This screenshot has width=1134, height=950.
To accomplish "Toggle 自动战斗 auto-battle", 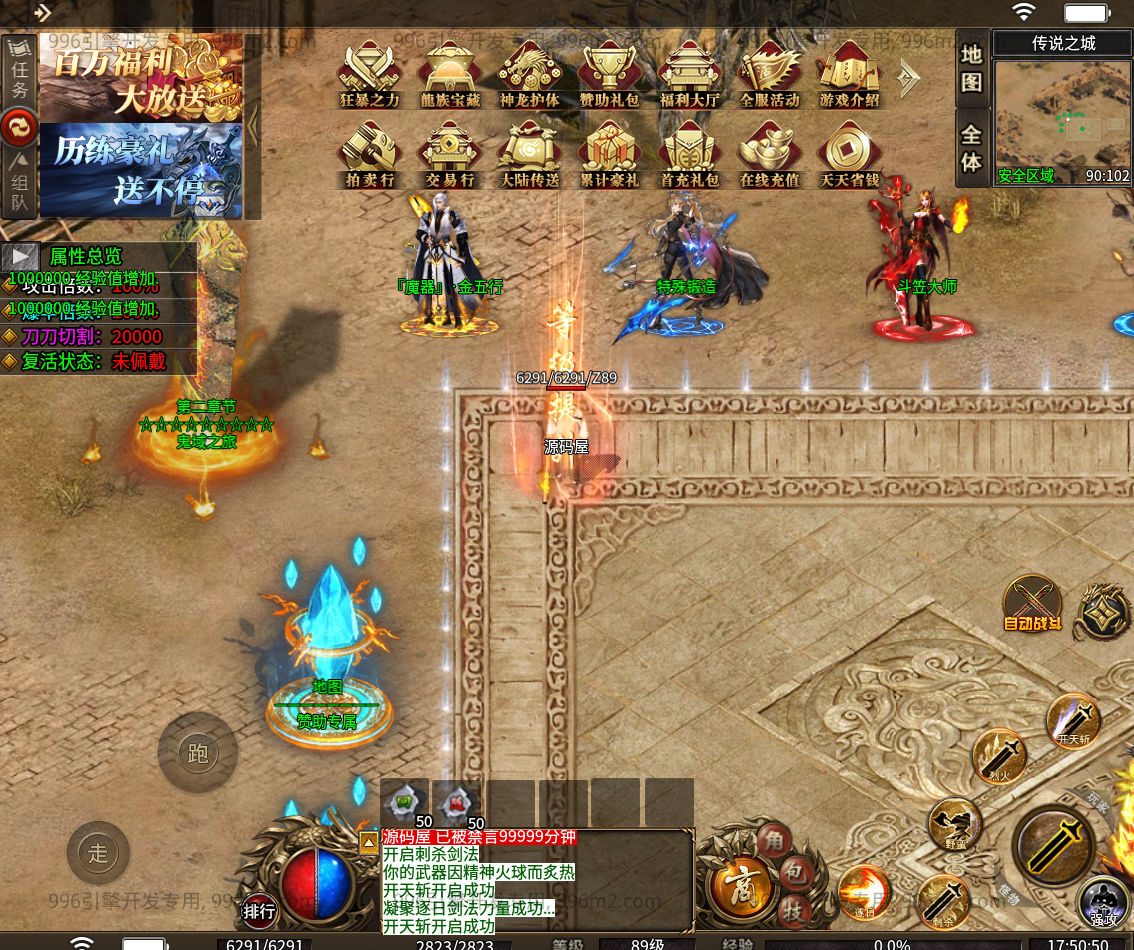I will (x=1033, y=605).
